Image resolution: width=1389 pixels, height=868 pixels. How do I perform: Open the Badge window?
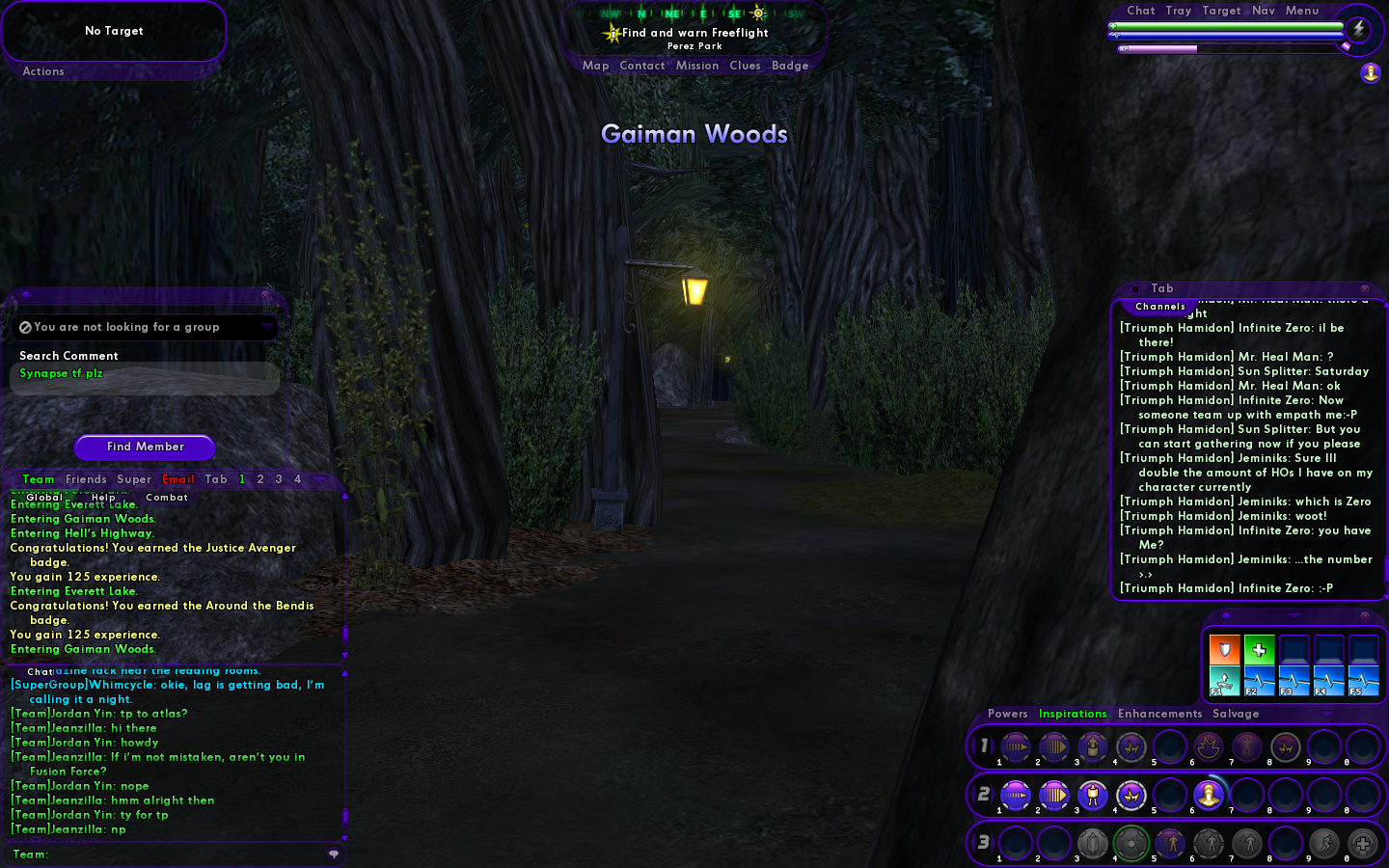point(790,66)
